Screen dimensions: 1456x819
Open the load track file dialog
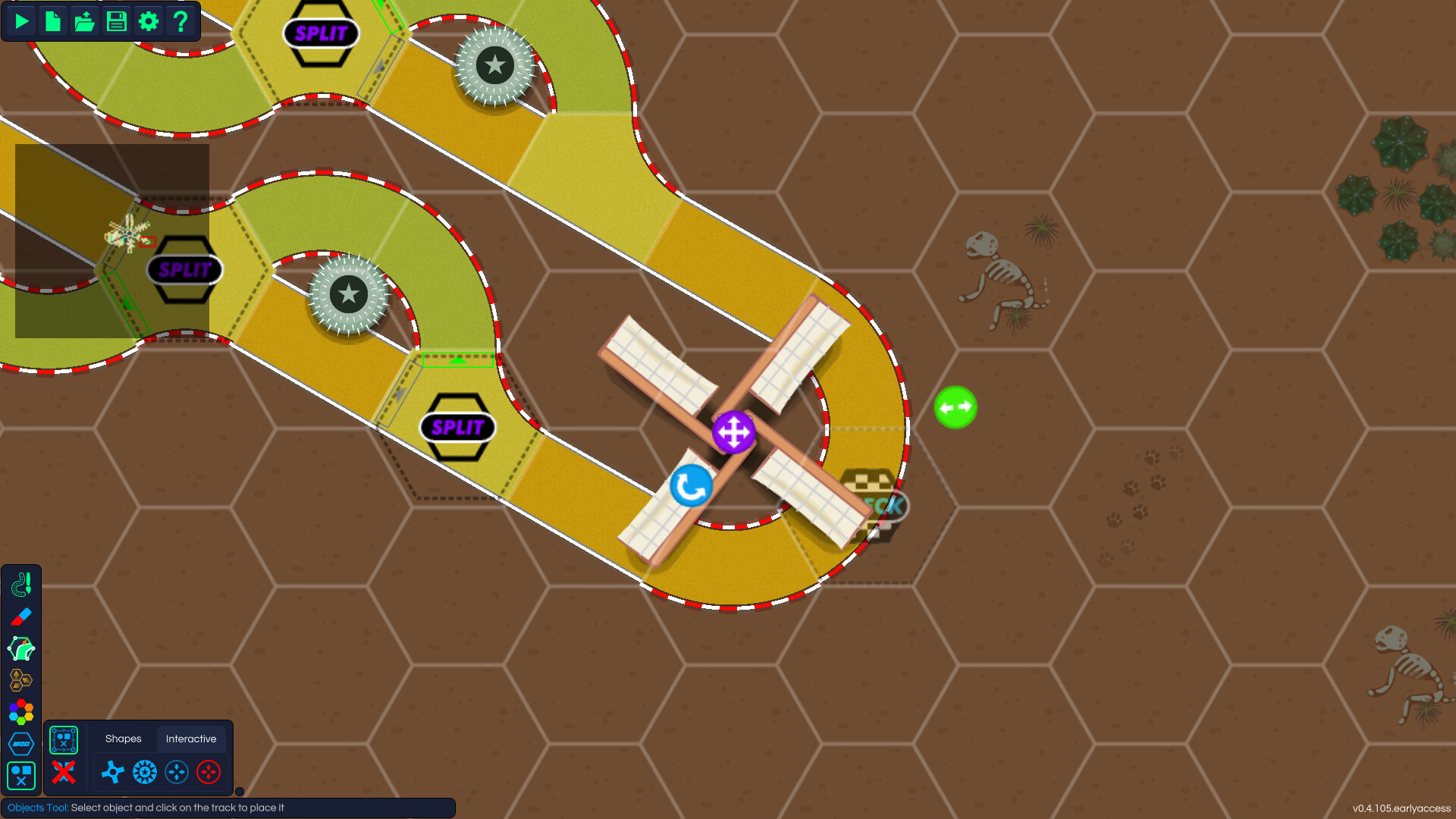tap(84, 21)
